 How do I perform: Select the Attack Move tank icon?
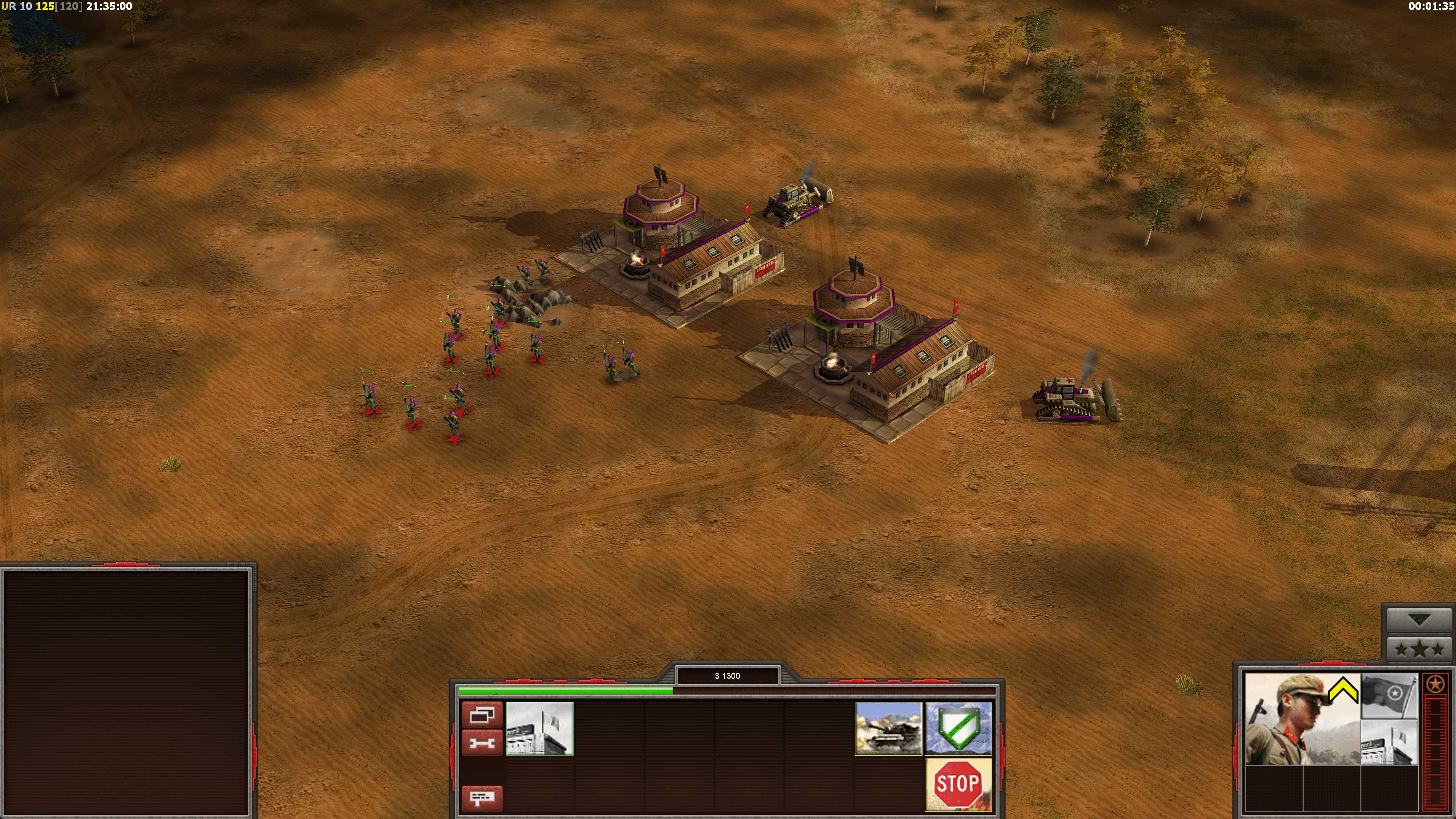[x=888, y=728]
